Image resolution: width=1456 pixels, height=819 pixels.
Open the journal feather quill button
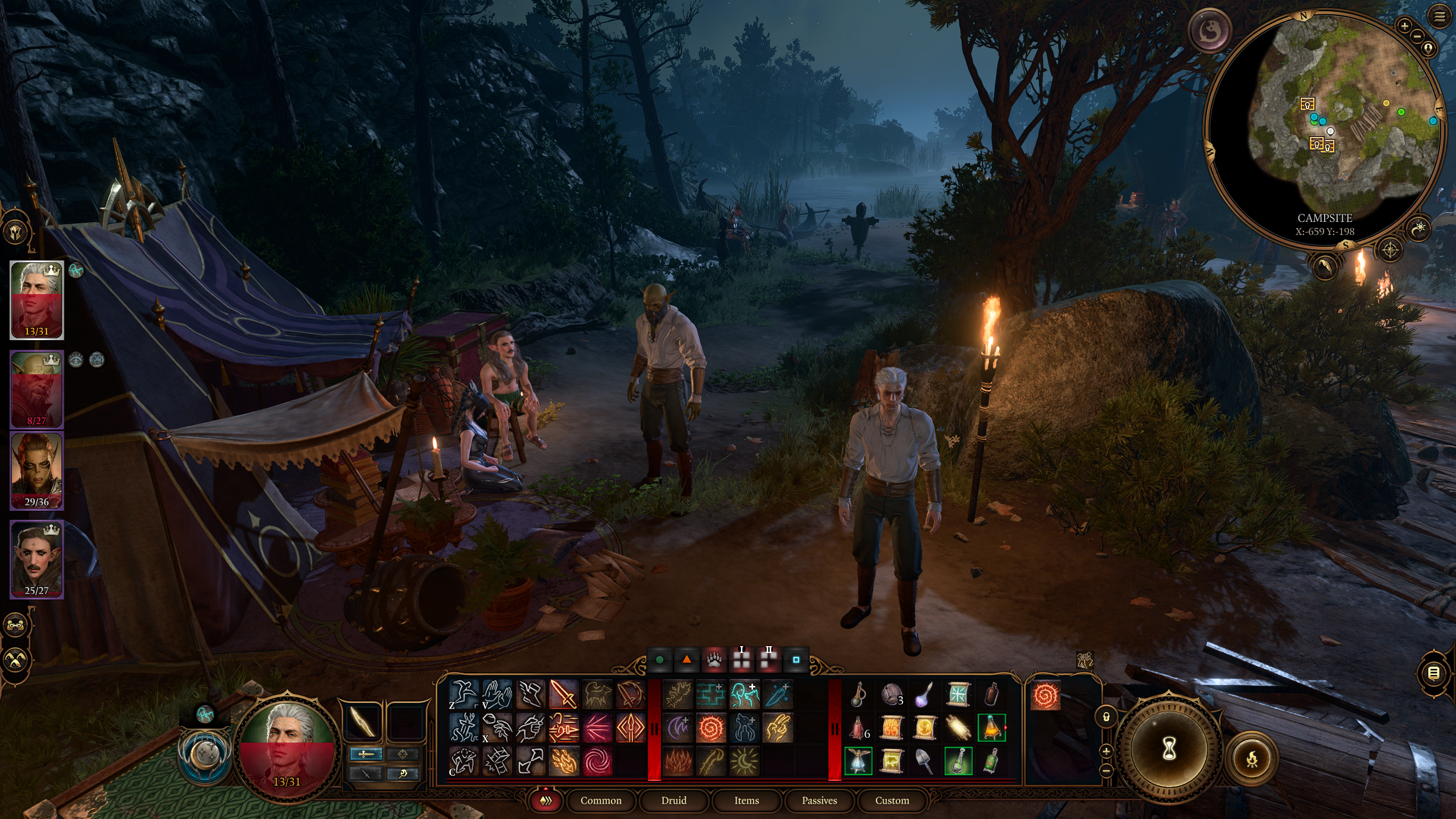click(x=1324, y=266)
